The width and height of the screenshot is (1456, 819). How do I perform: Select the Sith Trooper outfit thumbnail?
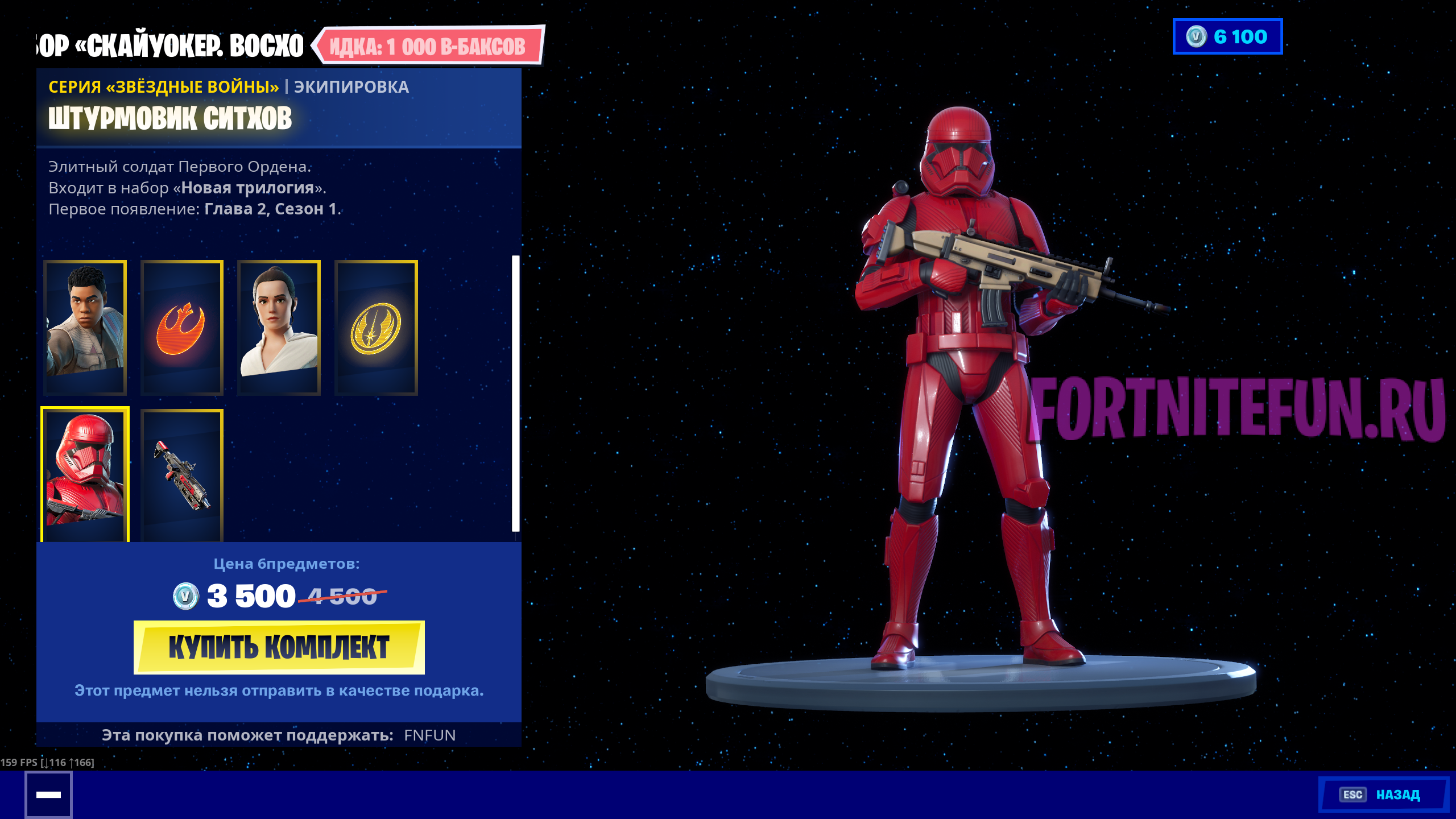(x=85, y=474)
